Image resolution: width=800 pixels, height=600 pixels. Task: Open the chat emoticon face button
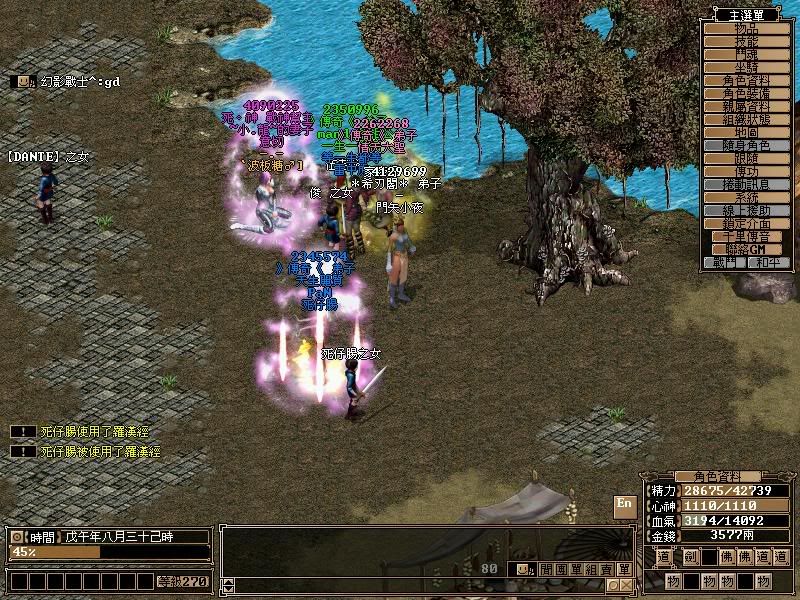pos(524,569)
